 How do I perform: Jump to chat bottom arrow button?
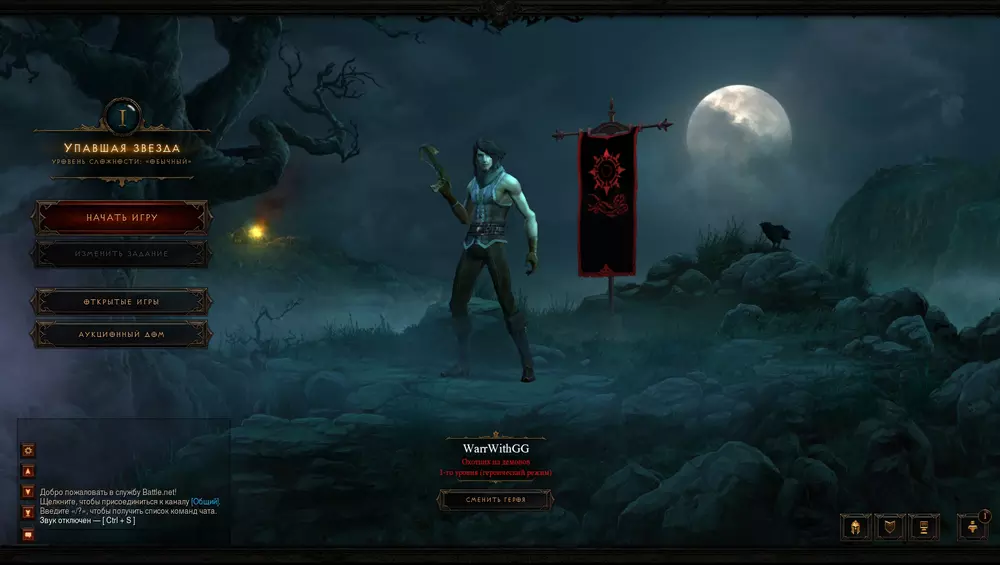(x=29, y=512)
